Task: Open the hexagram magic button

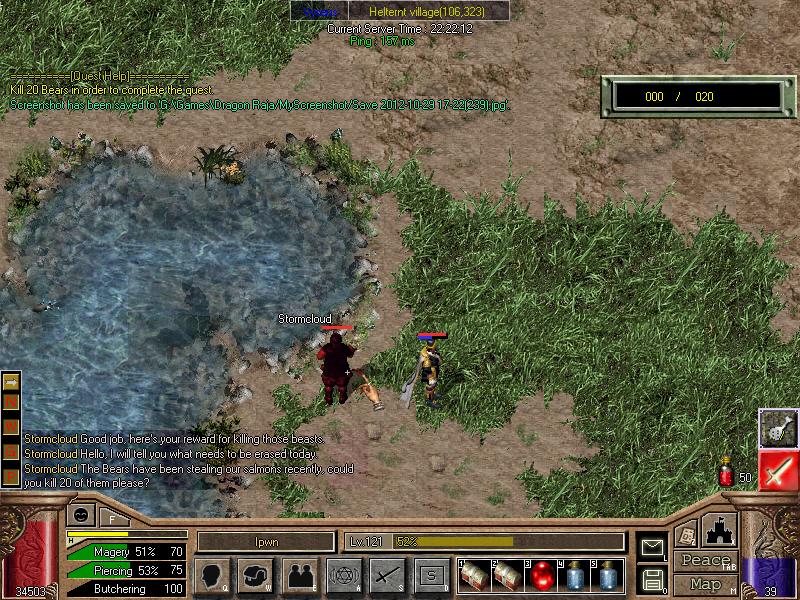Action: [343, 576]
